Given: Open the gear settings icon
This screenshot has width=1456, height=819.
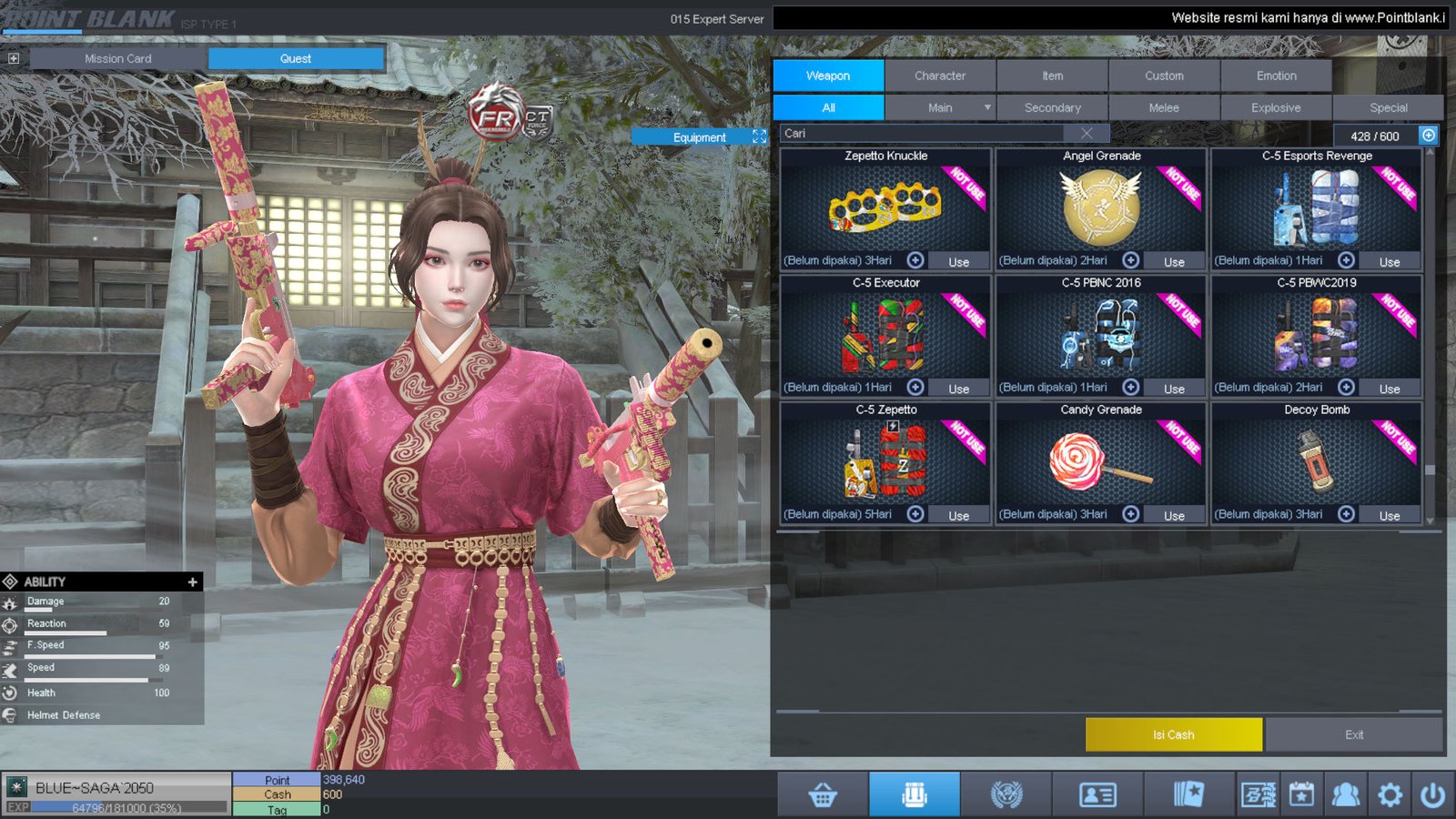Looking at the screenshot, I should click(x=1390, y=794).
